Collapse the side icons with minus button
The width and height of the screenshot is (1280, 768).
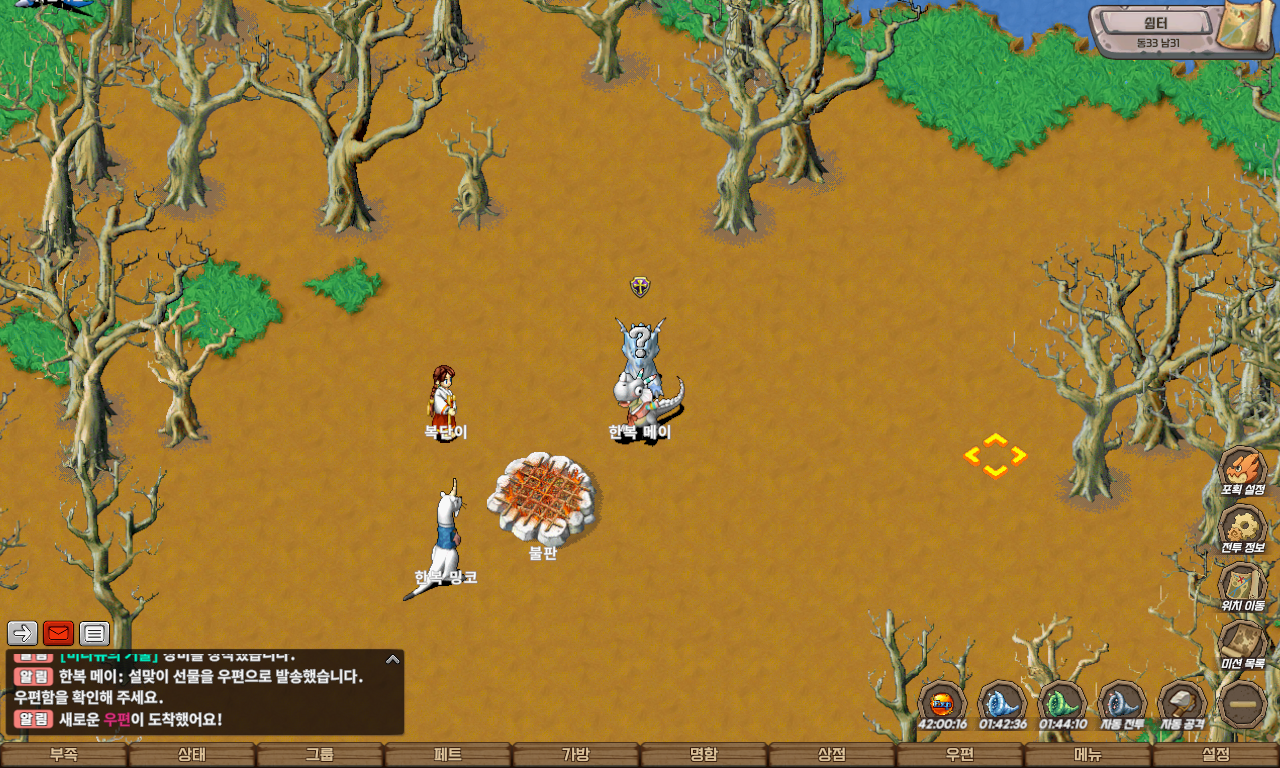coord(1243,703)
